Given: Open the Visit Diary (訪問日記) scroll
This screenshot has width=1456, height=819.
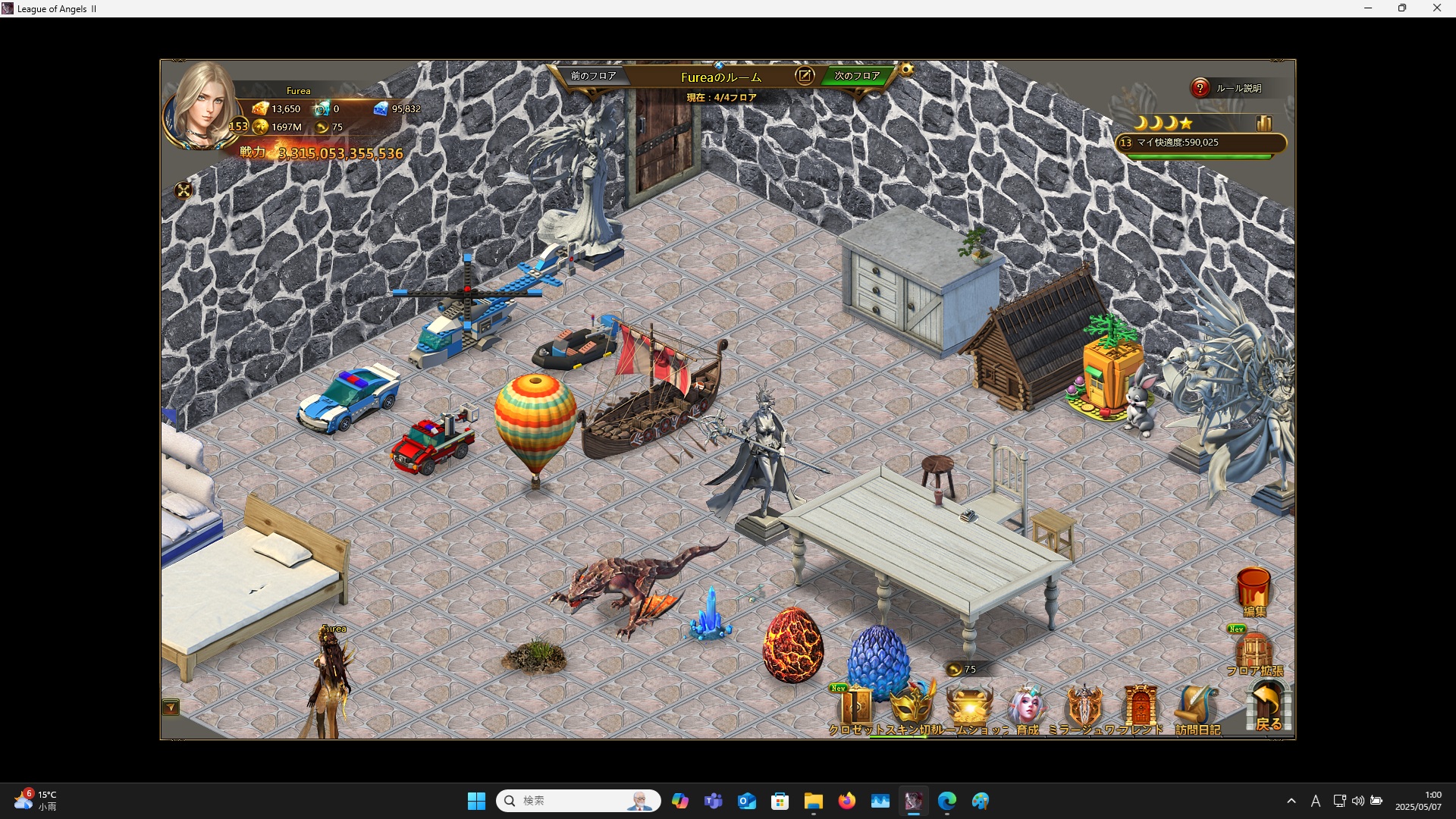Looking at the screenshot, I should (x=1197, y=707).
